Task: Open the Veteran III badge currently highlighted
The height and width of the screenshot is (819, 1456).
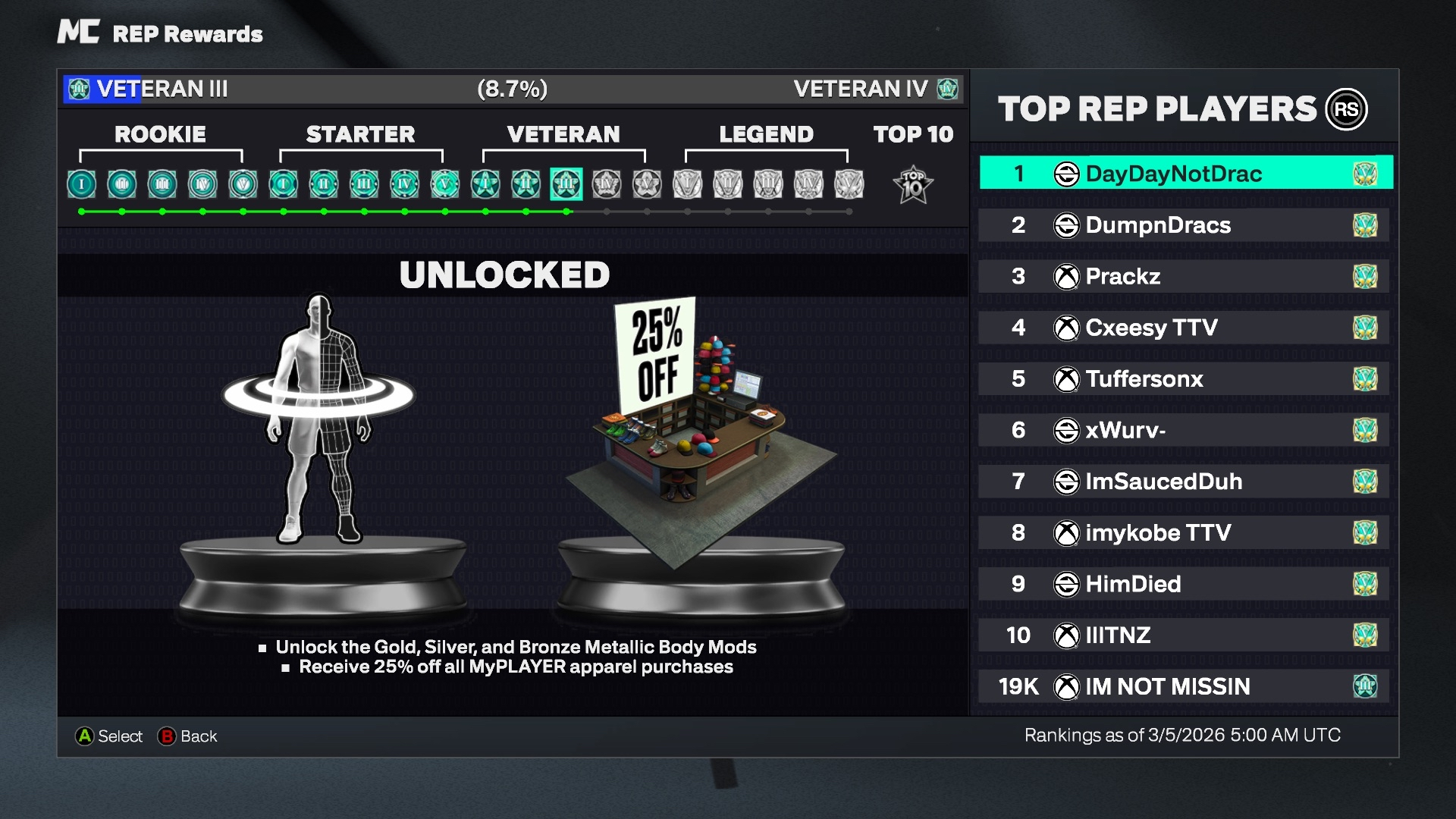Action: coord(566,184)
